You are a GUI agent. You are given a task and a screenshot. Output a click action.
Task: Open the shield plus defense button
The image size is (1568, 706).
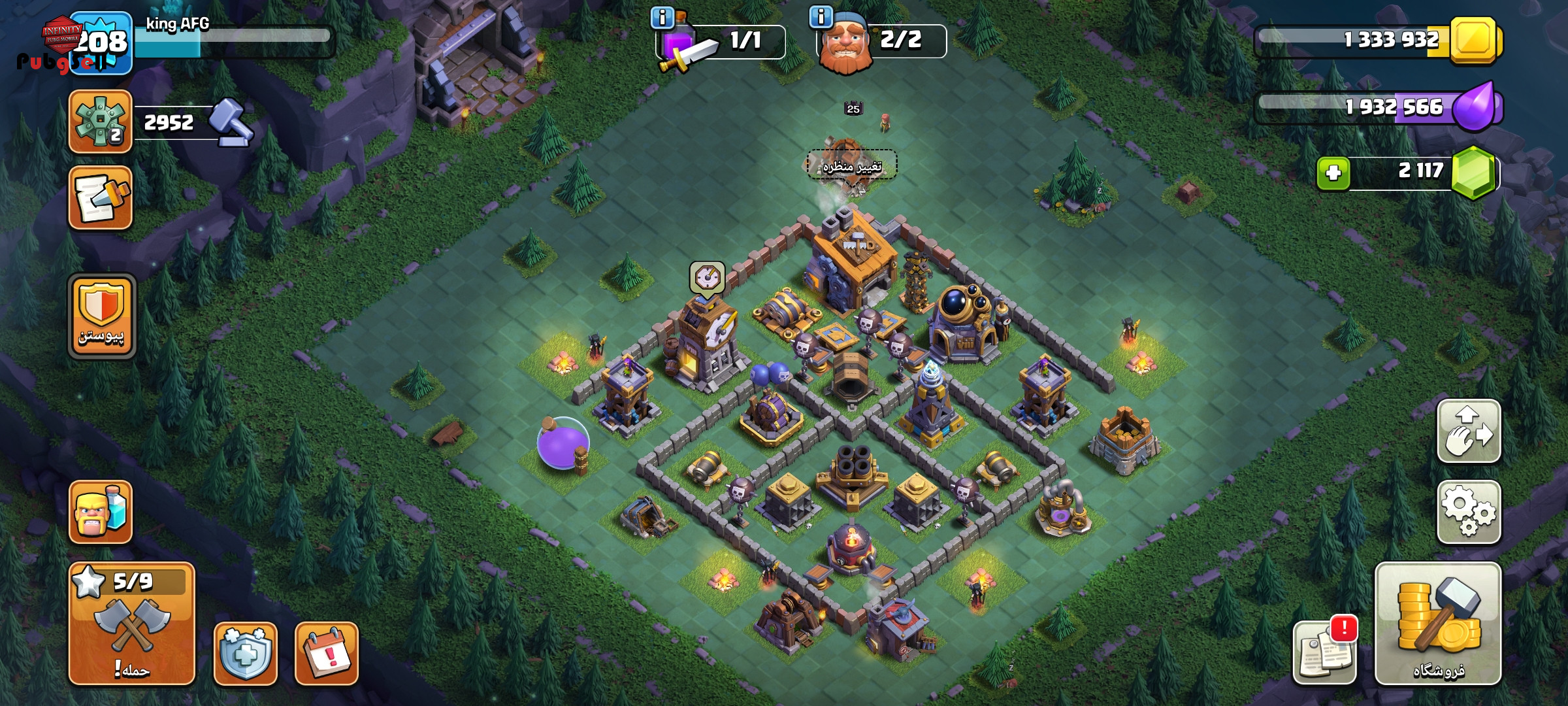point(245,653)
